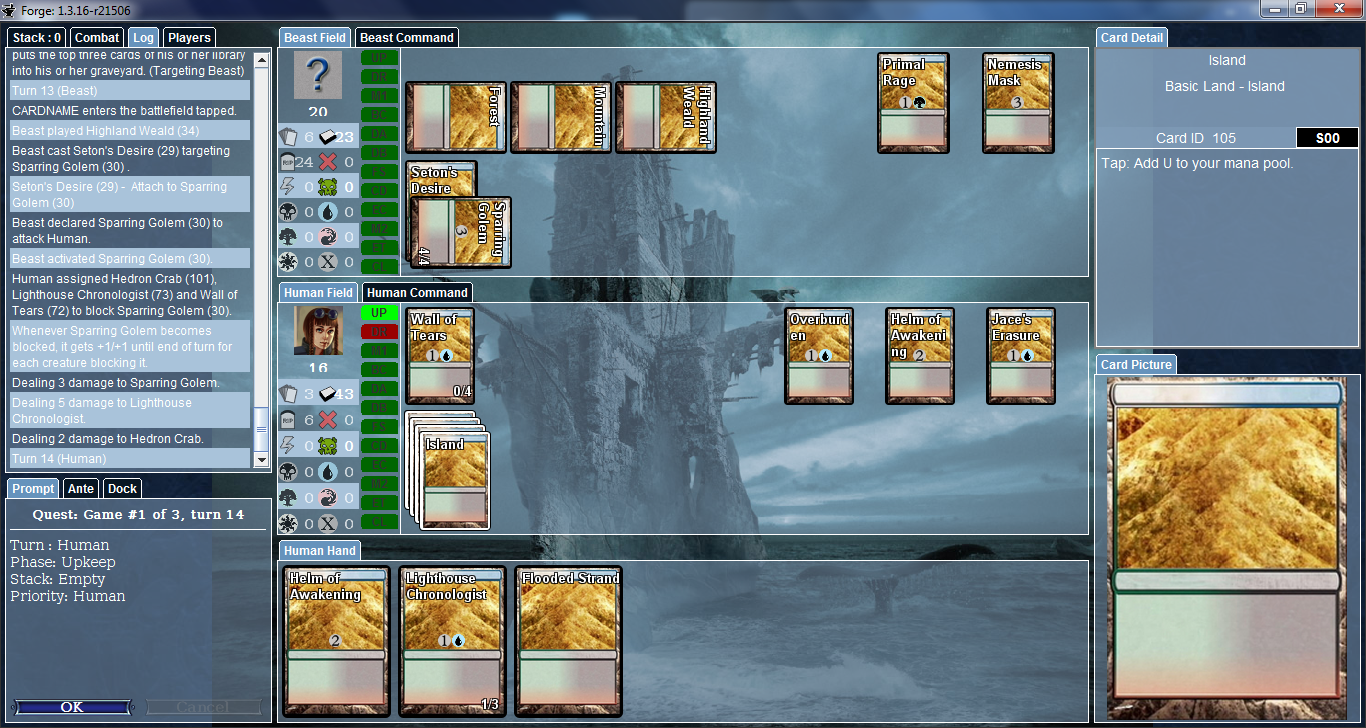Inspect the Nemesis Mask card
This screenshot has width=1366, height=728.
[1016, 103]
